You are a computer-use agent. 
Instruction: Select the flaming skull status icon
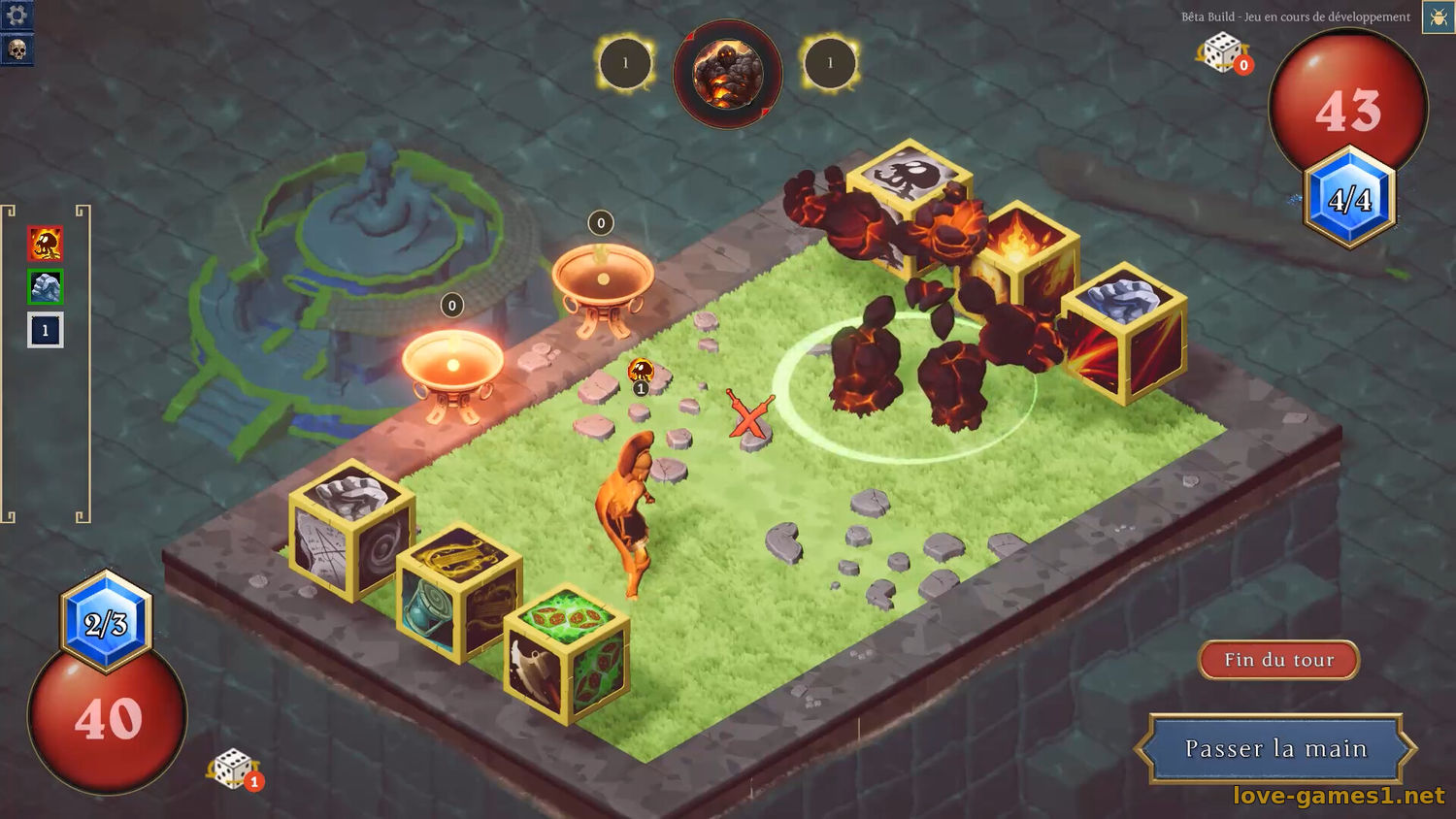(46, 244)
